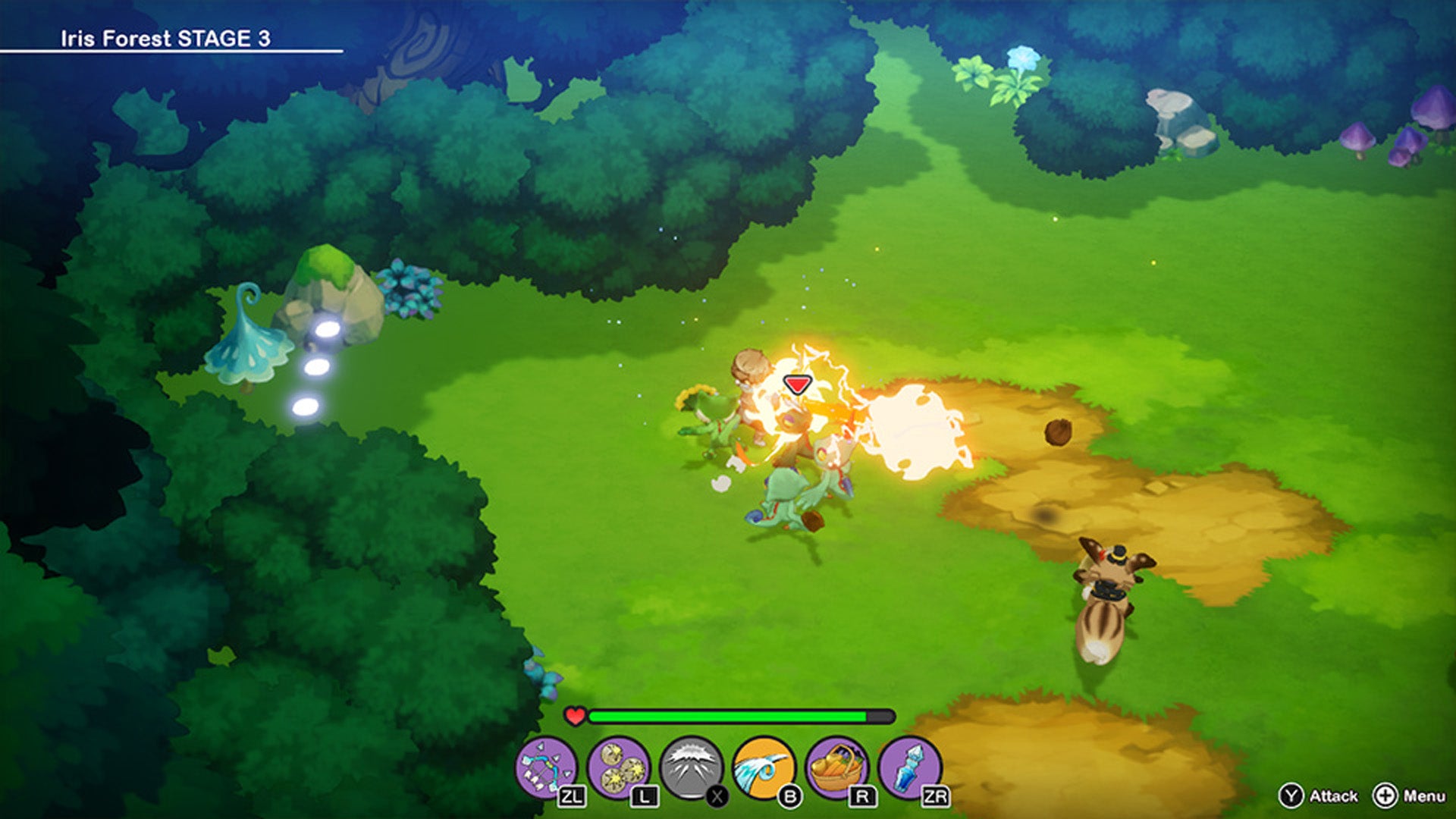This screenshot has width=1456, height=819.
Task: Activate the bow and arrows skill
Action: pos(545,768)
